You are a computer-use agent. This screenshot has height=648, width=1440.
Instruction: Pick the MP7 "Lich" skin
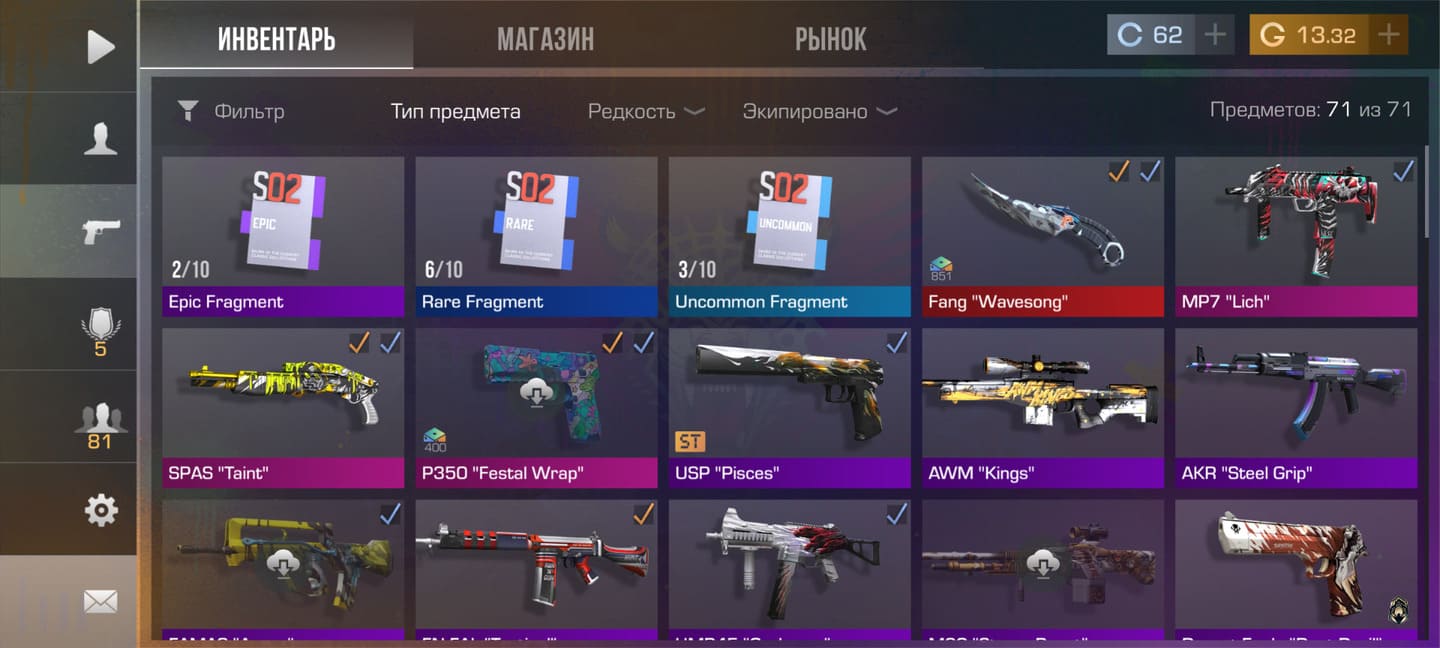(1295, 235)
